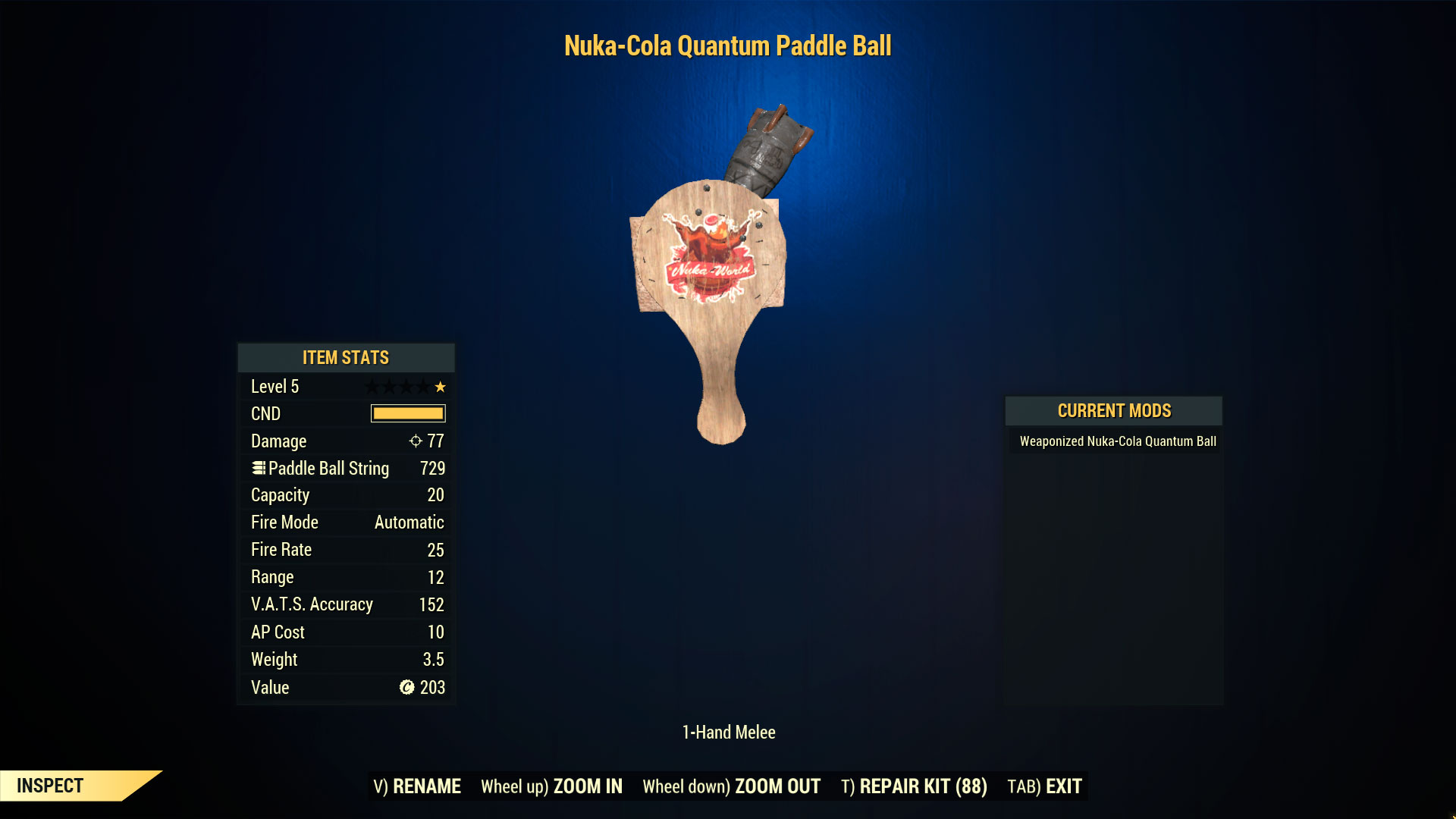The image size is (1456, 819).
Task: Select the Weaponized Nuka-Cola Quantum Ball mod
Action: [1117, 441]
